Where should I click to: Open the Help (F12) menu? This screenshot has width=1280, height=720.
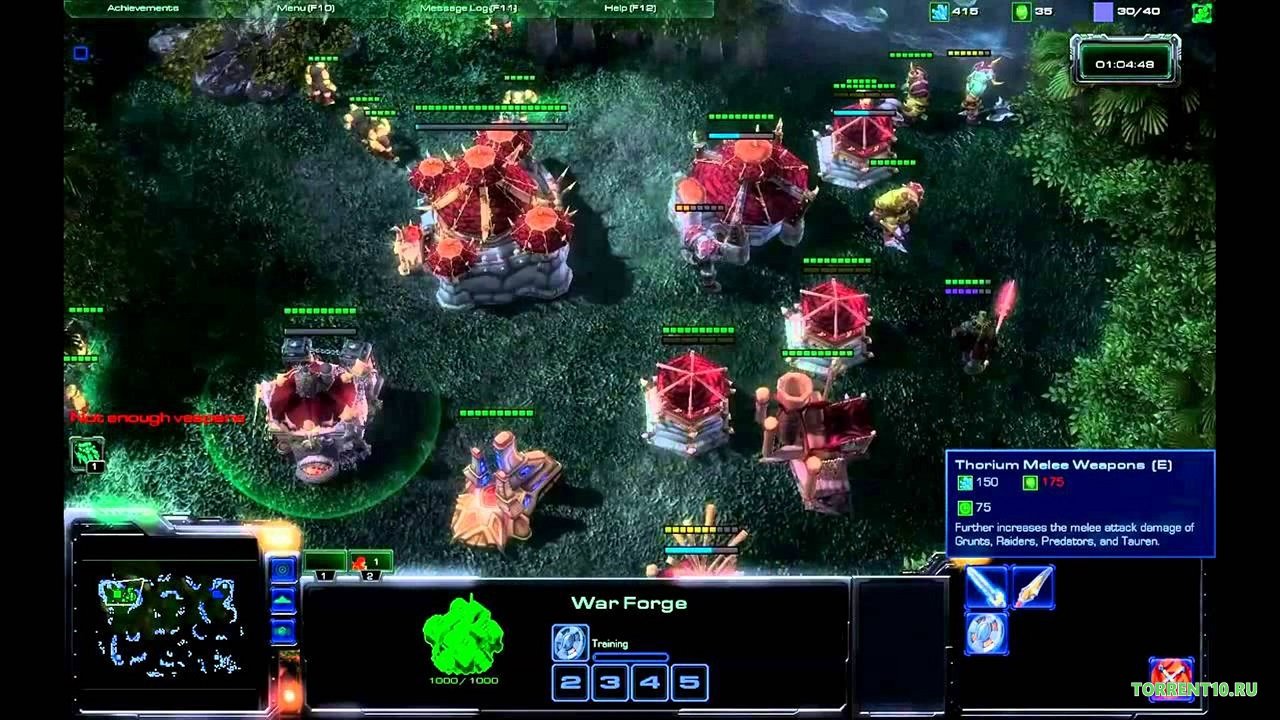click(631, 9)
